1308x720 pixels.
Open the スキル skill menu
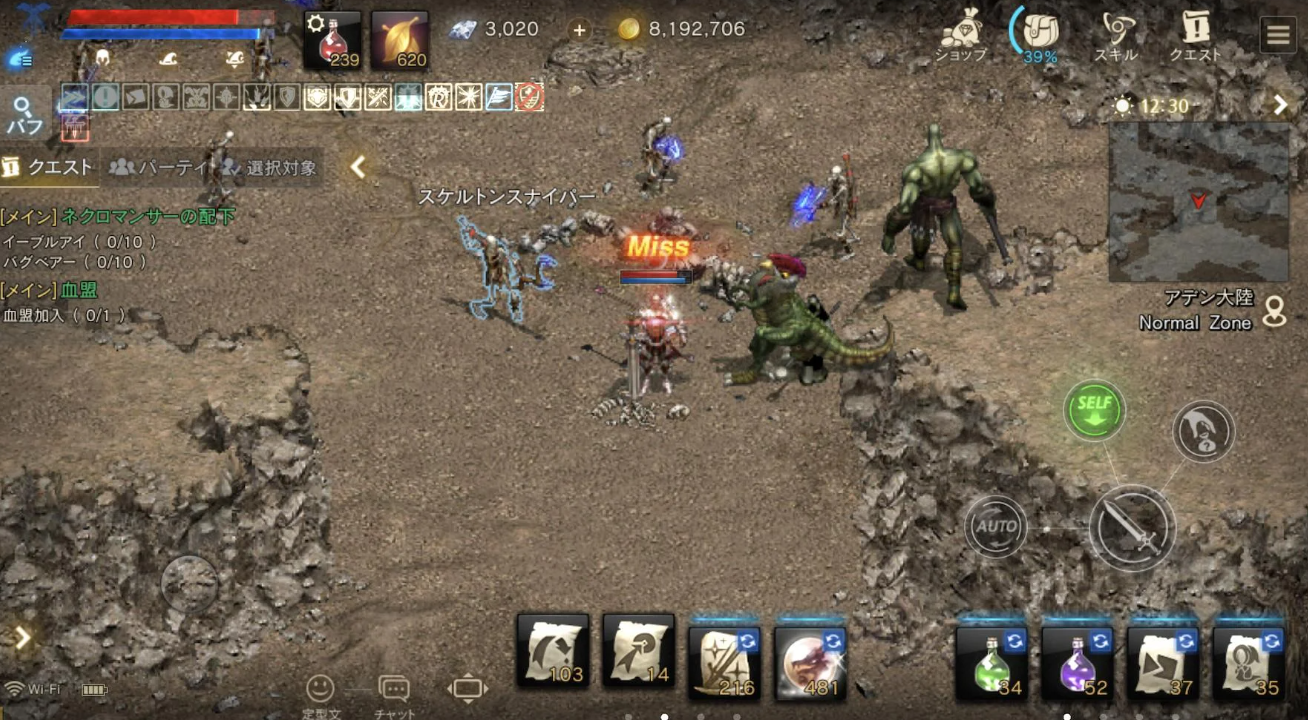(1116, 36)
